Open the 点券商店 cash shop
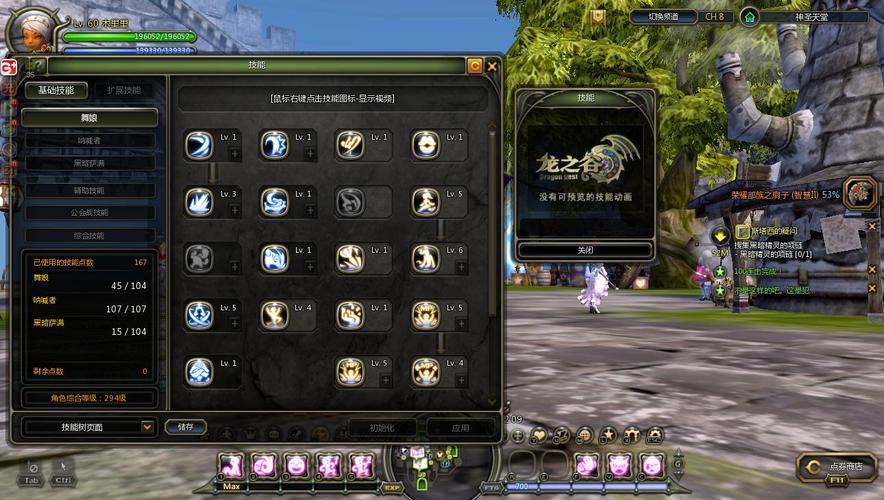This screenshot has height=500, width=884. [x=838, y=466]
